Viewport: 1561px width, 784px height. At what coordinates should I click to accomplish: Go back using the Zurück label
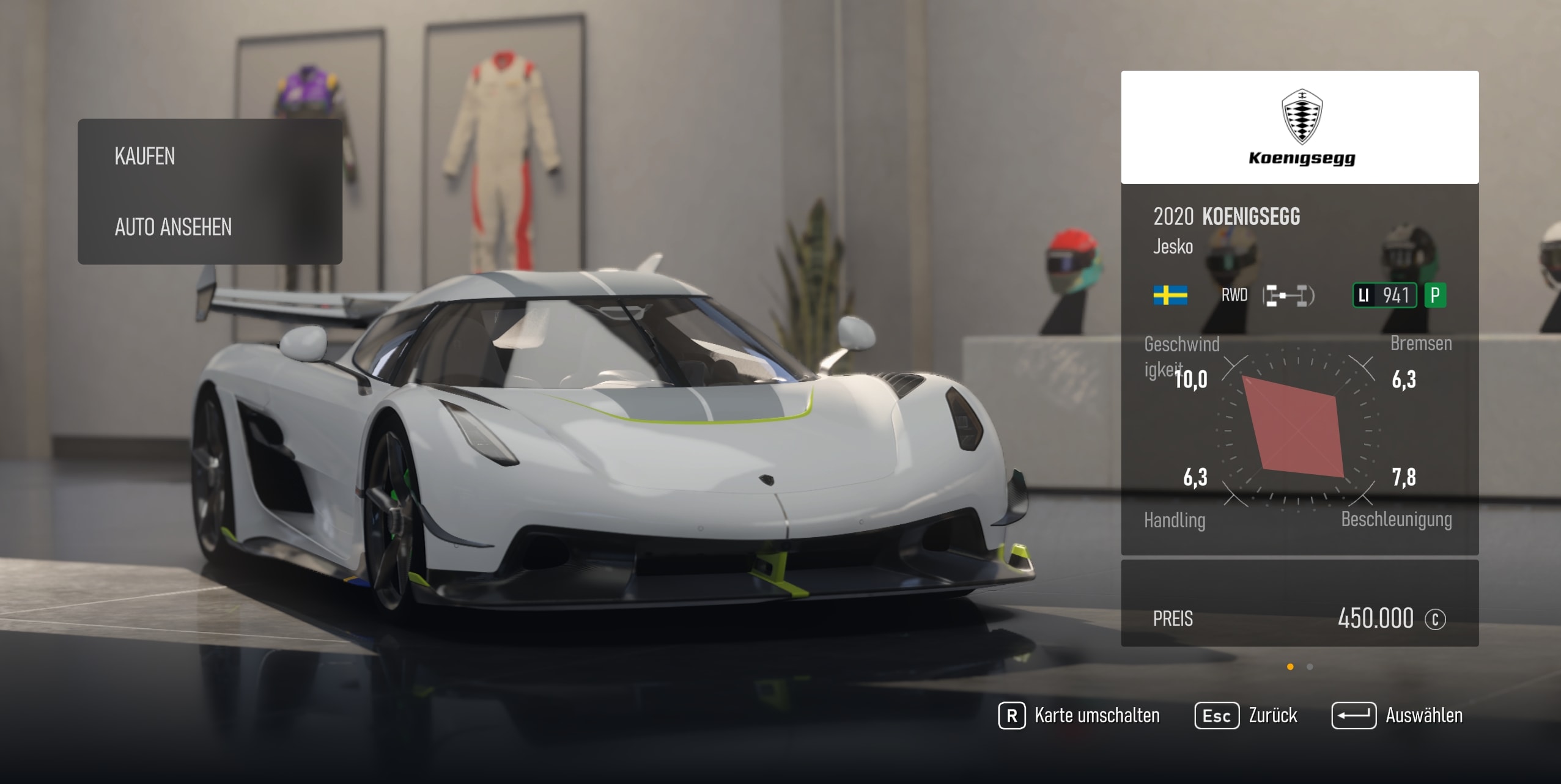point(1272,716)
